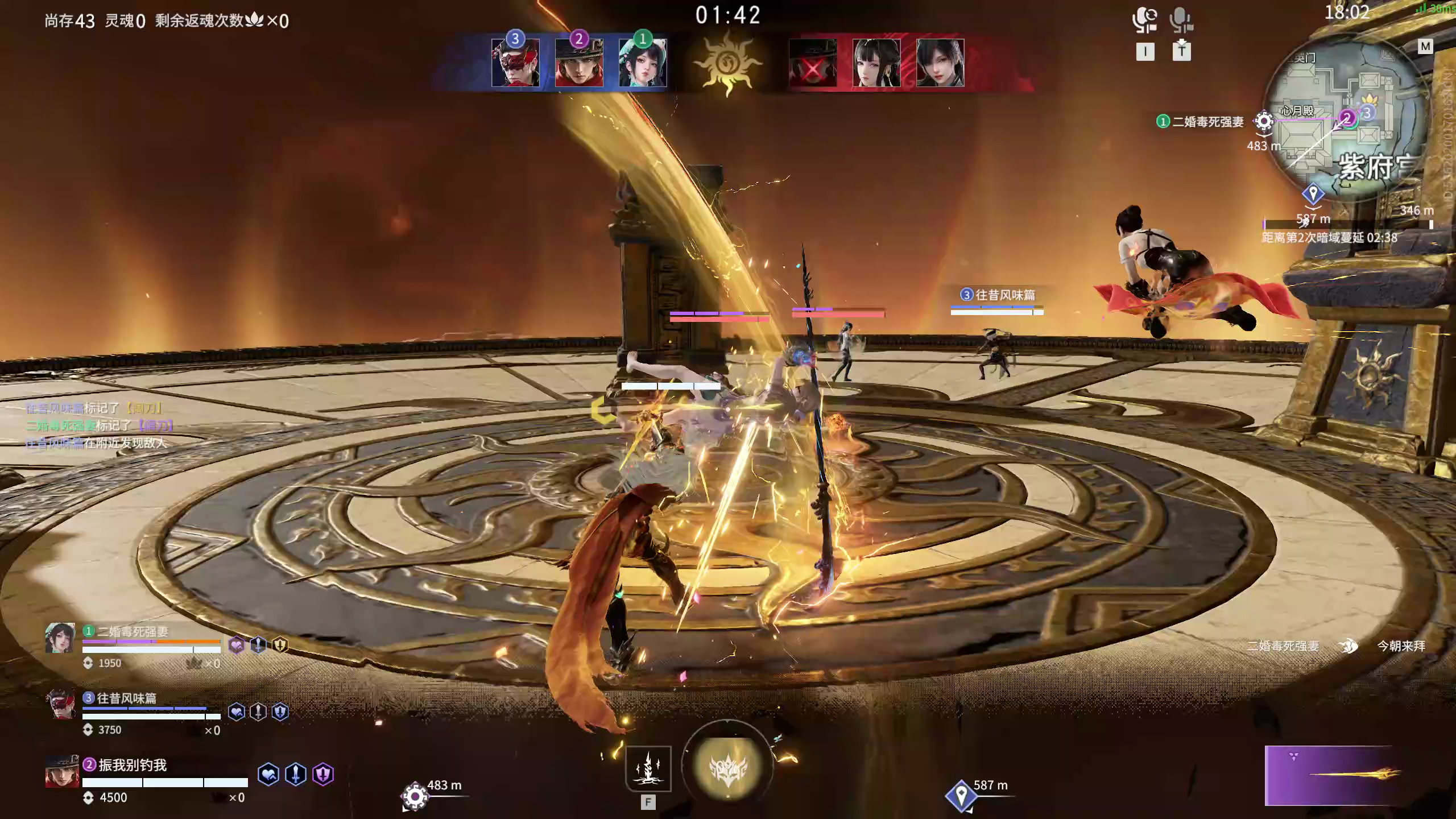Select teammate 二婚毒死强妻 in squad list

click(132, 632)
